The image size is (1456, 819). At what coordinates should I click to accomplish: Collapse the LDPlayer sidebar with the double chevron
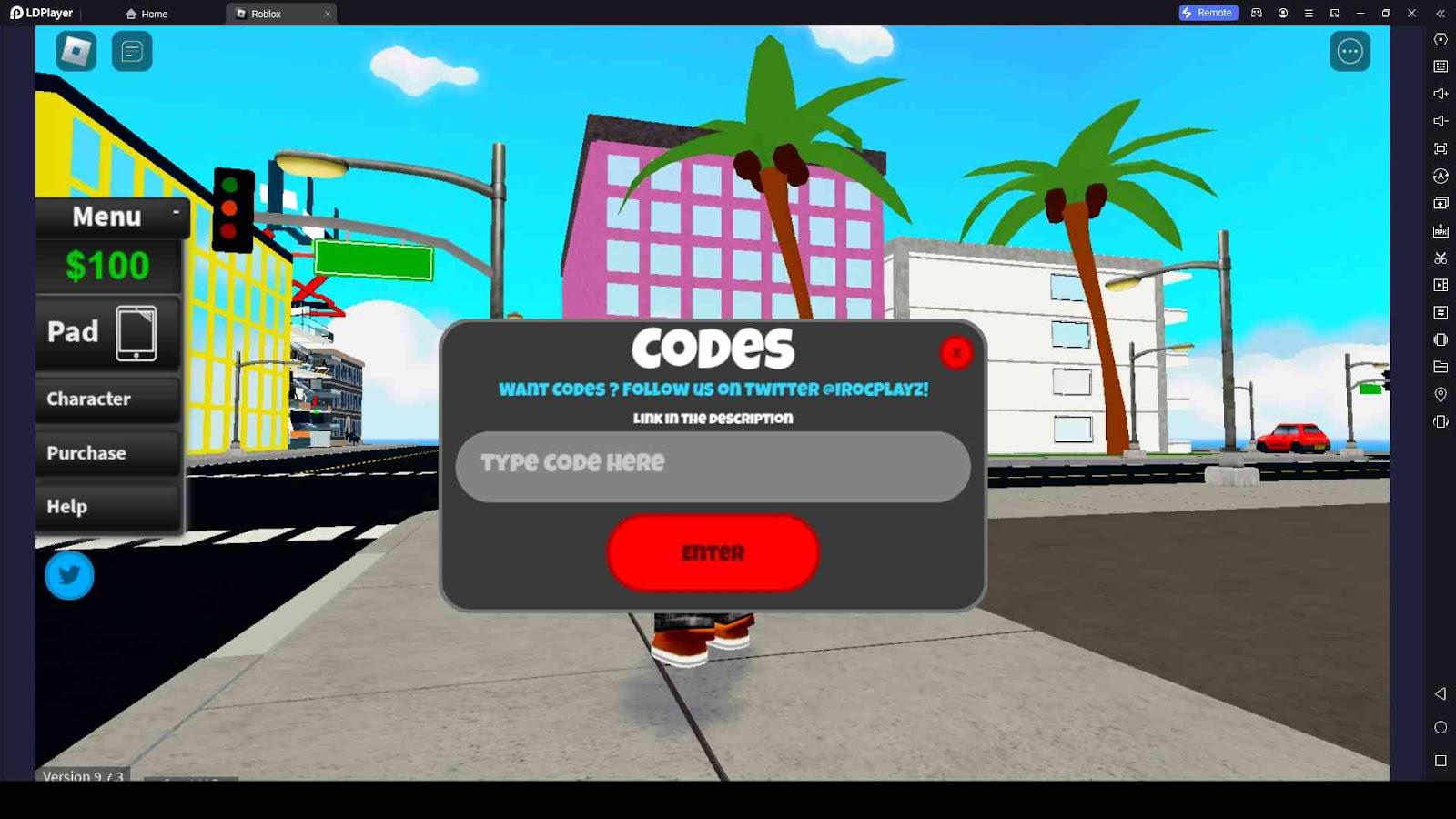point(1441,14)
